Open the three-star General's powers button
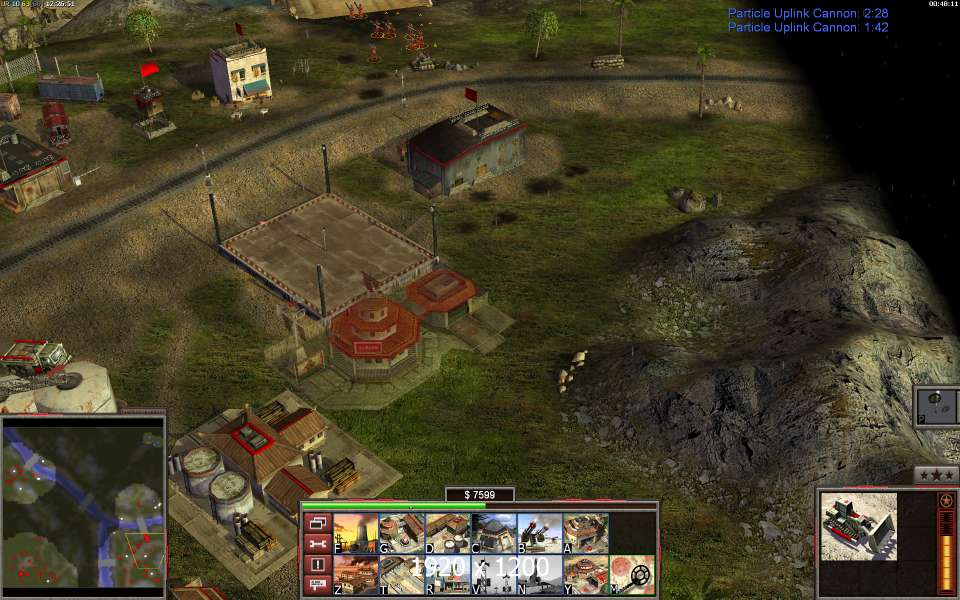 point(936,474)
